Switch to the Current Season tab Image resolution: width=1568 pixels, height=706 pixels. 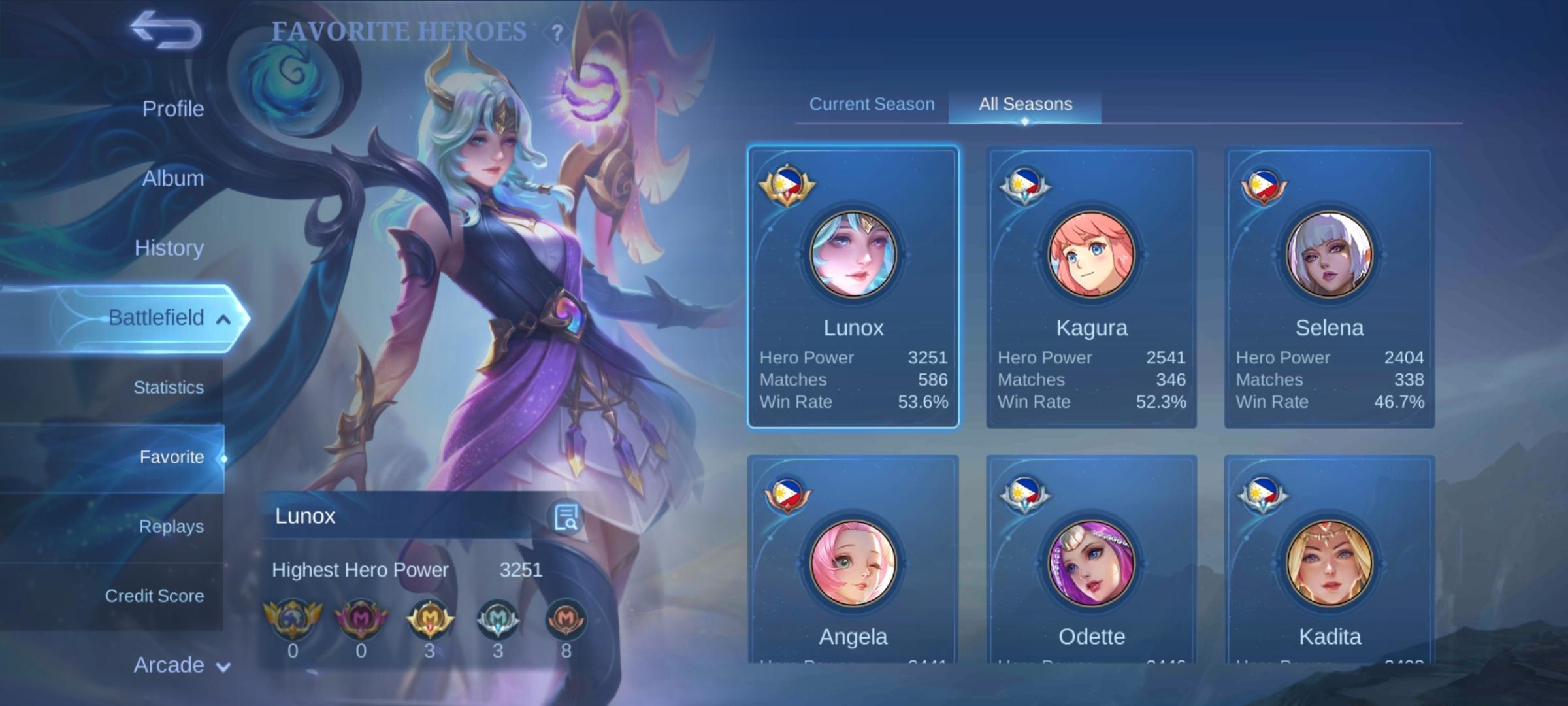872,104
